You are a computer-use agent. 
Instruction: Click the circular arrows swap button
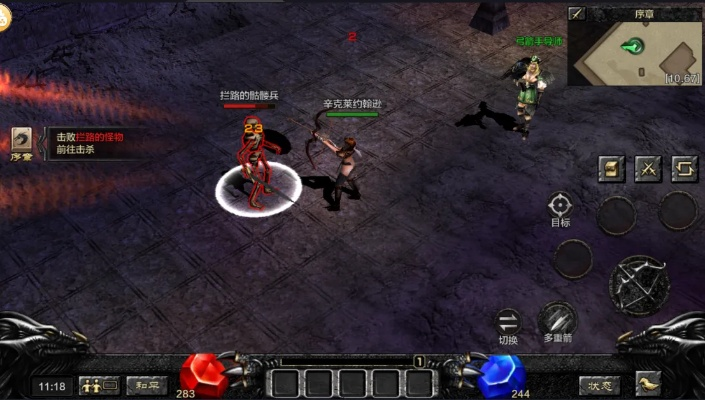point(684,168)
